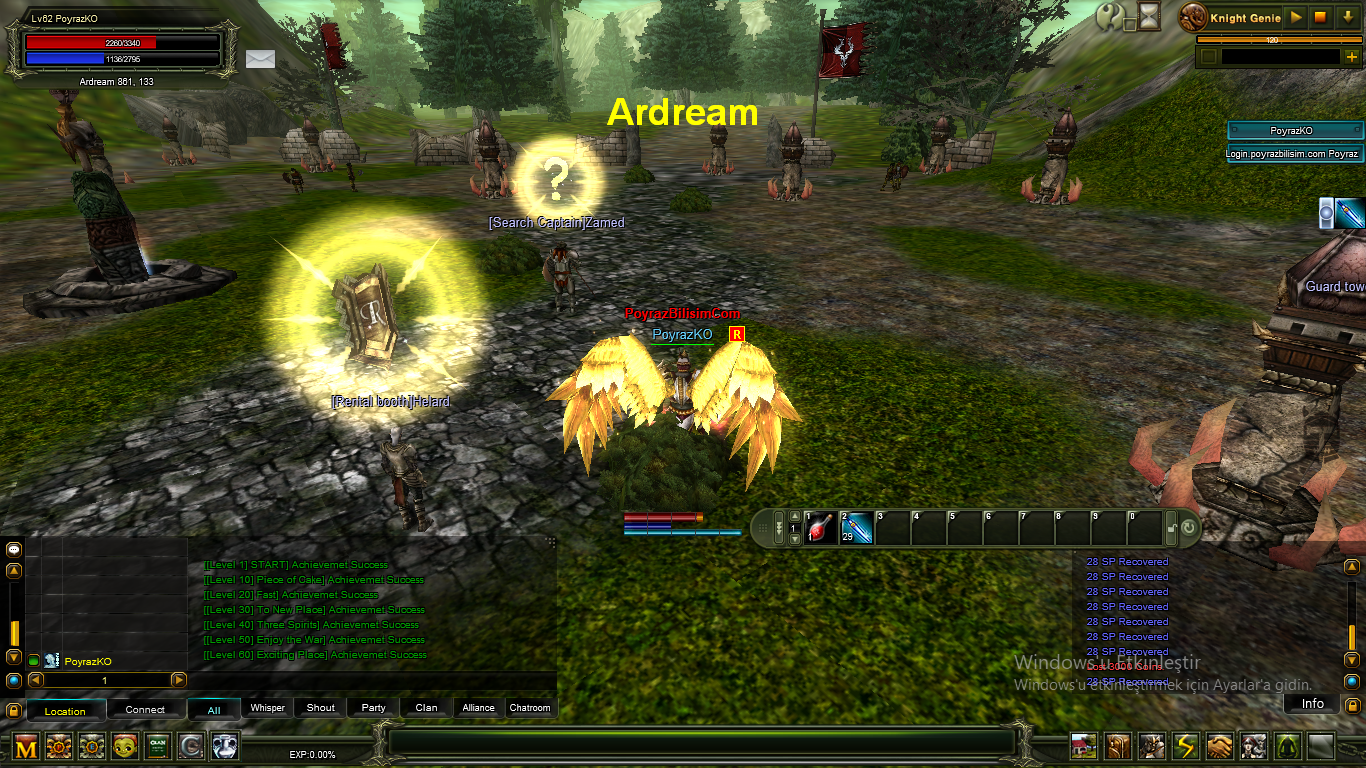1366x768 pixels.
Task: Select the Connect tab
Action: tap(145, 710)
